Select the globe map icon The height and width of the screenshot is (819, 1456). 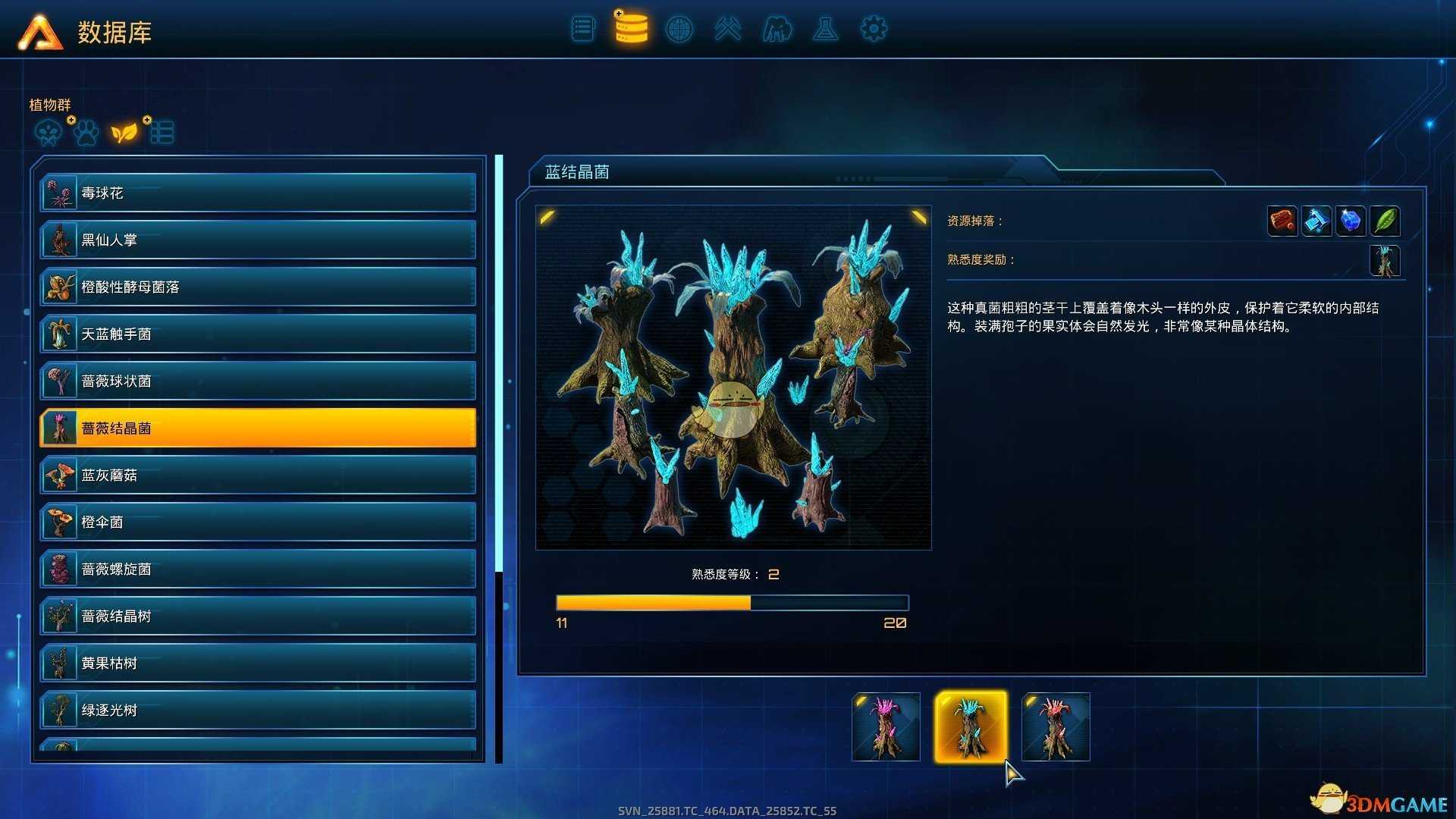[x=679, y=29]
